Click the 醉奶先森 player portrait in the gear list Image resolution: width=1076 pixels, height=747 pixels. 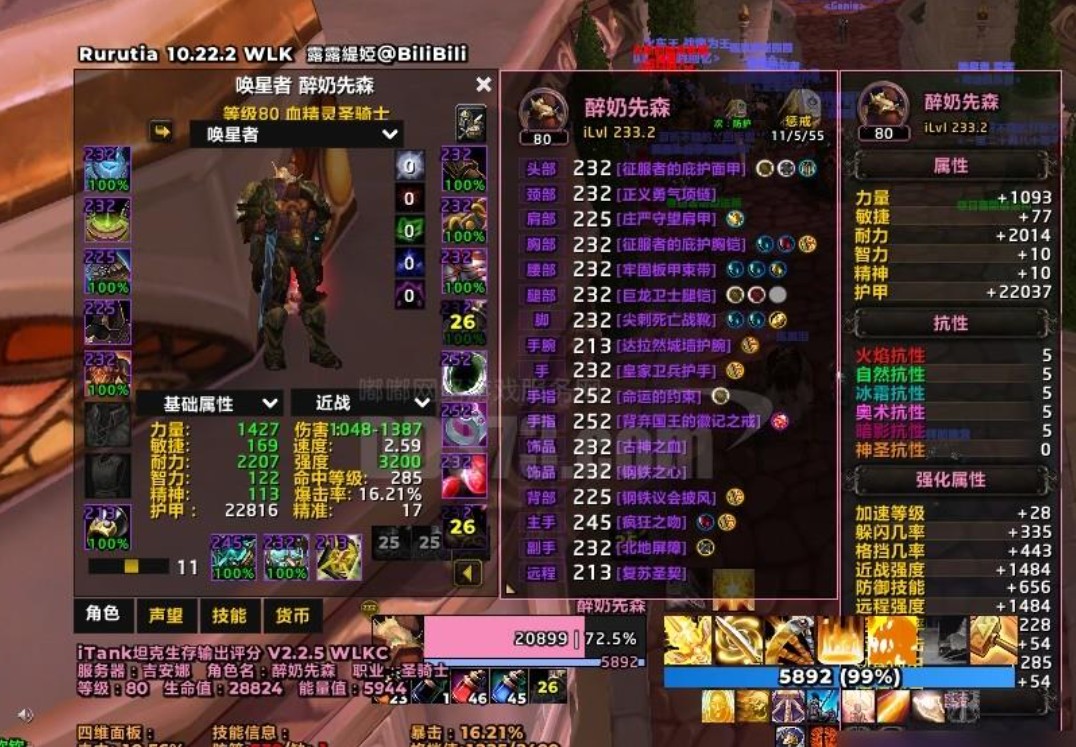tap(542, 112)
